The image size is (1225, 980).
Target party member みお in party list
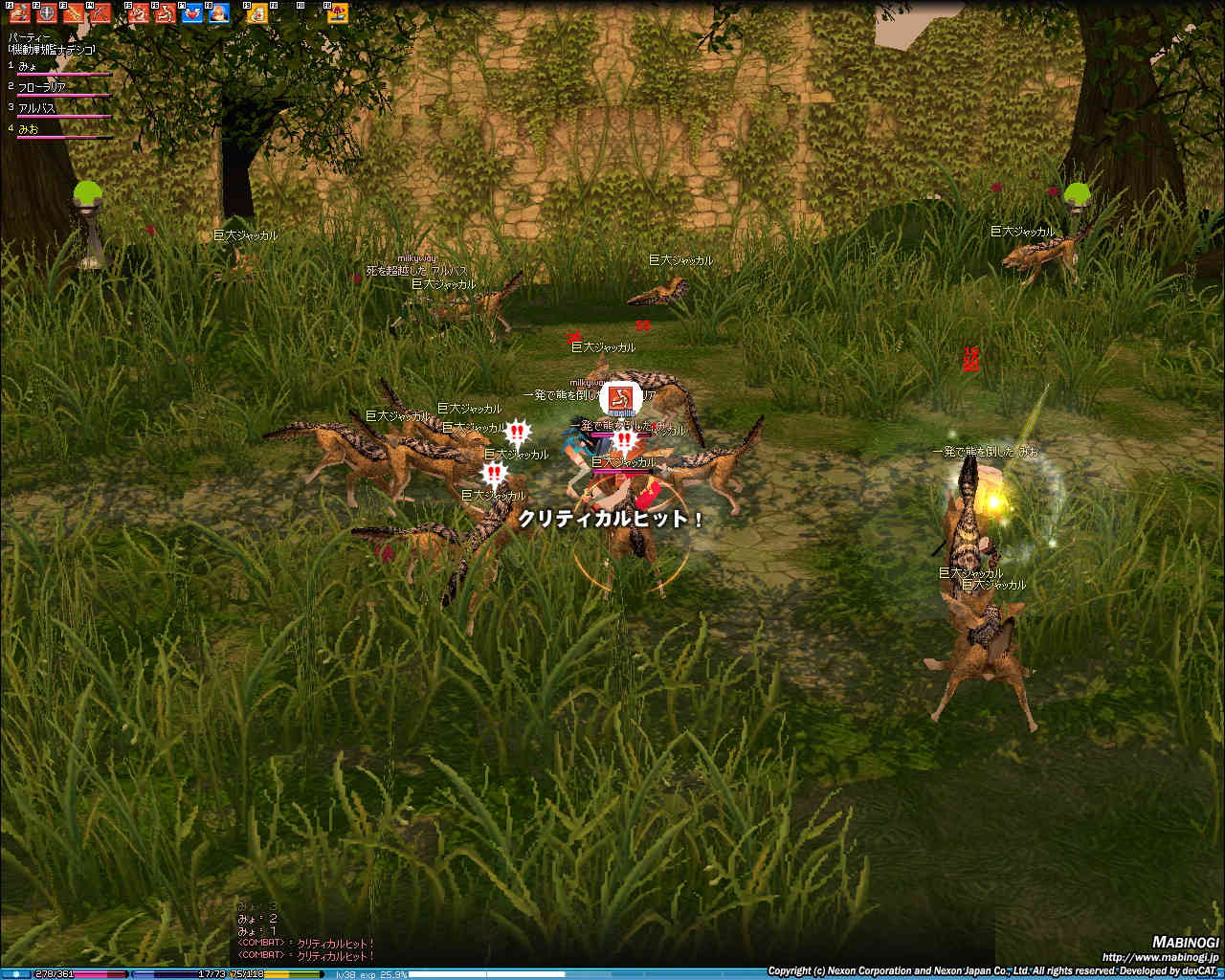click(29, 128)
